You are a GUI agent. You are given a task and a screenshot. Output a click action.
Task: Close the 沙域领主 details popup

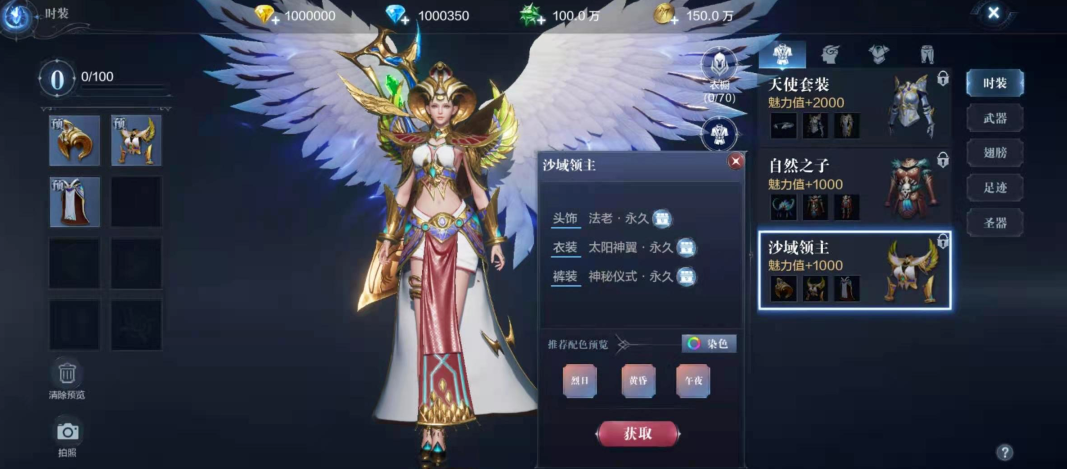[736, 161]
